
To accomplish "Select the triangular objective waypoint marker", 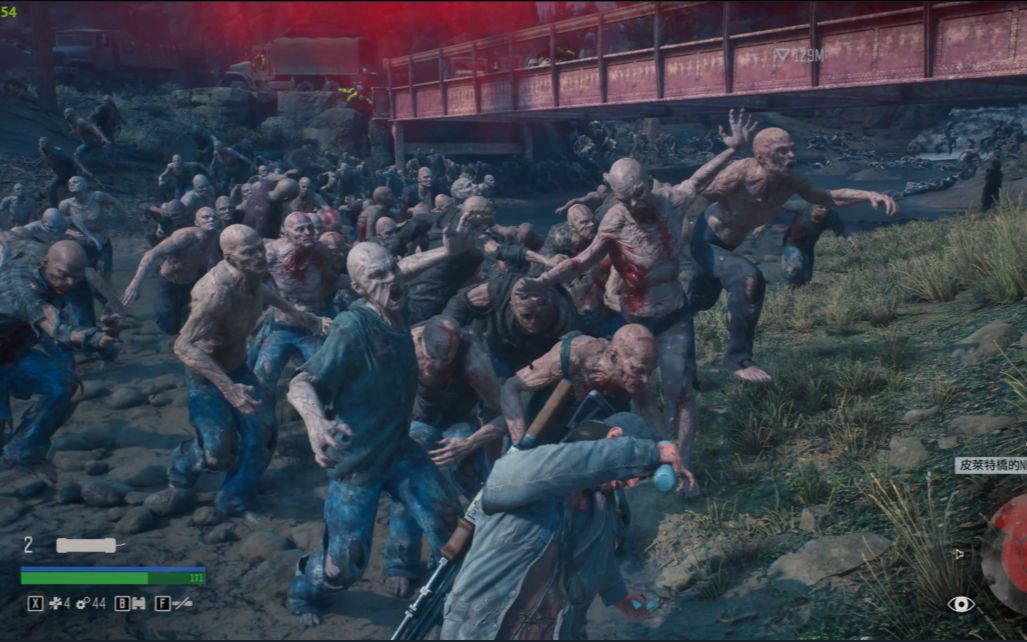I will (x=782, y=56).
